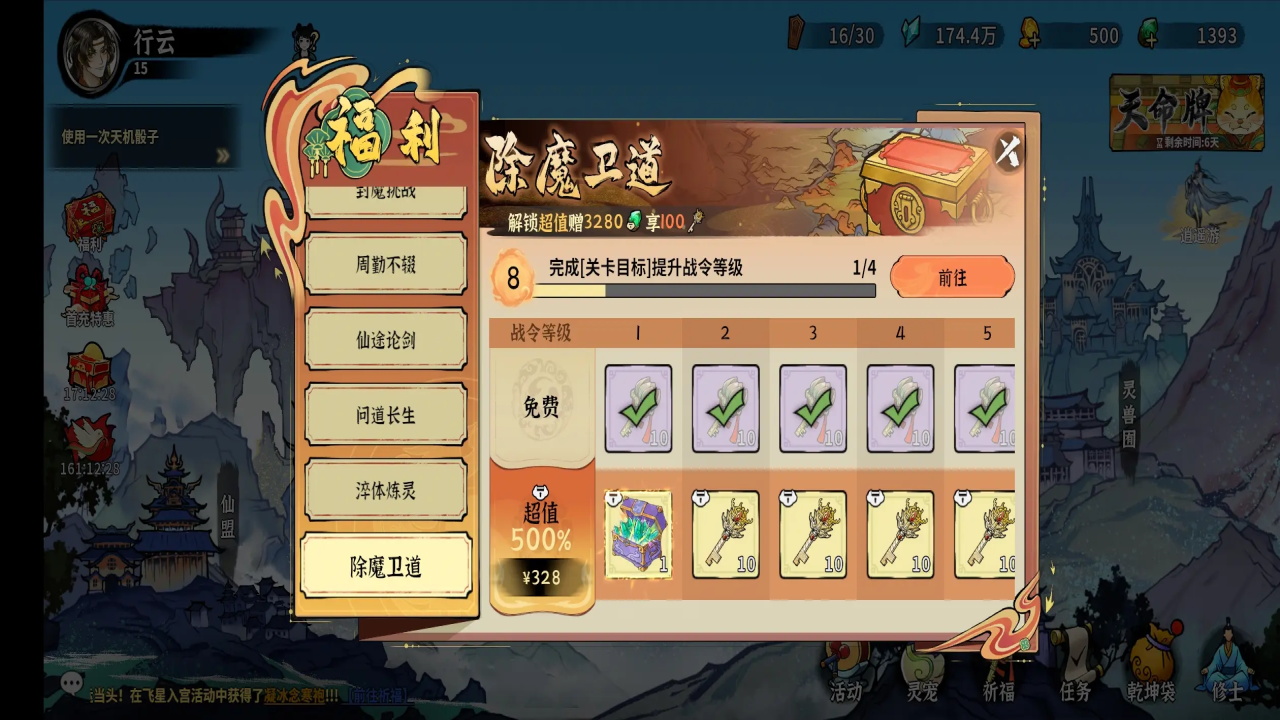Switch to the 周勤不辍 tab
Image resolution: width=1280 pixels, height=720 pixels.
[x=386, y=265]
